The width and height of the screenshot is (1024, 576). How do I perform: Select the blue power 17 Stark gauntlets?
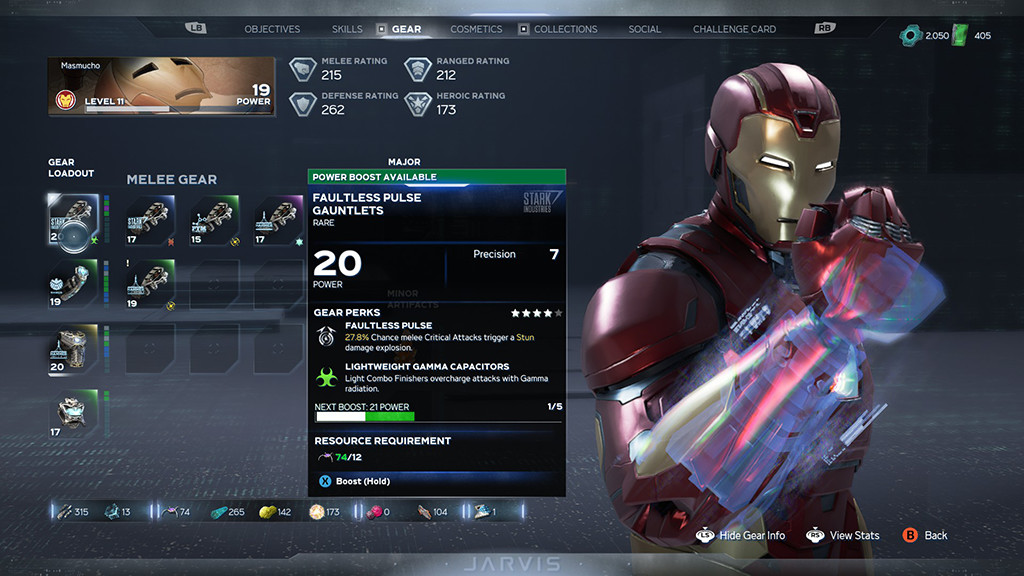coord(151,219)
